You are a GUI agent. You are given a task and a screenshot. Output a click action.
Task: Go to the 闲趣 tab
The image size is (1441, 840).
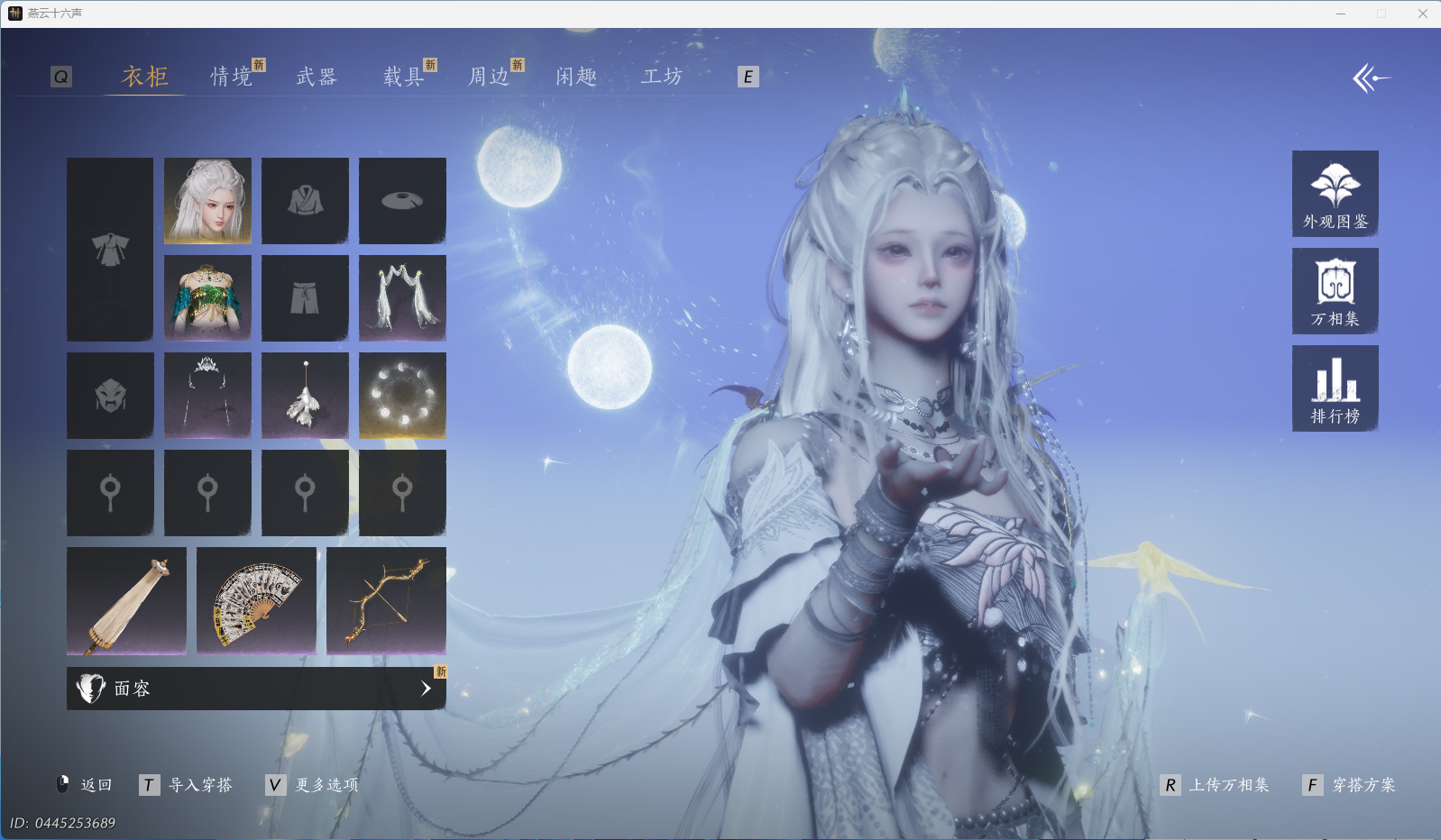576,77
